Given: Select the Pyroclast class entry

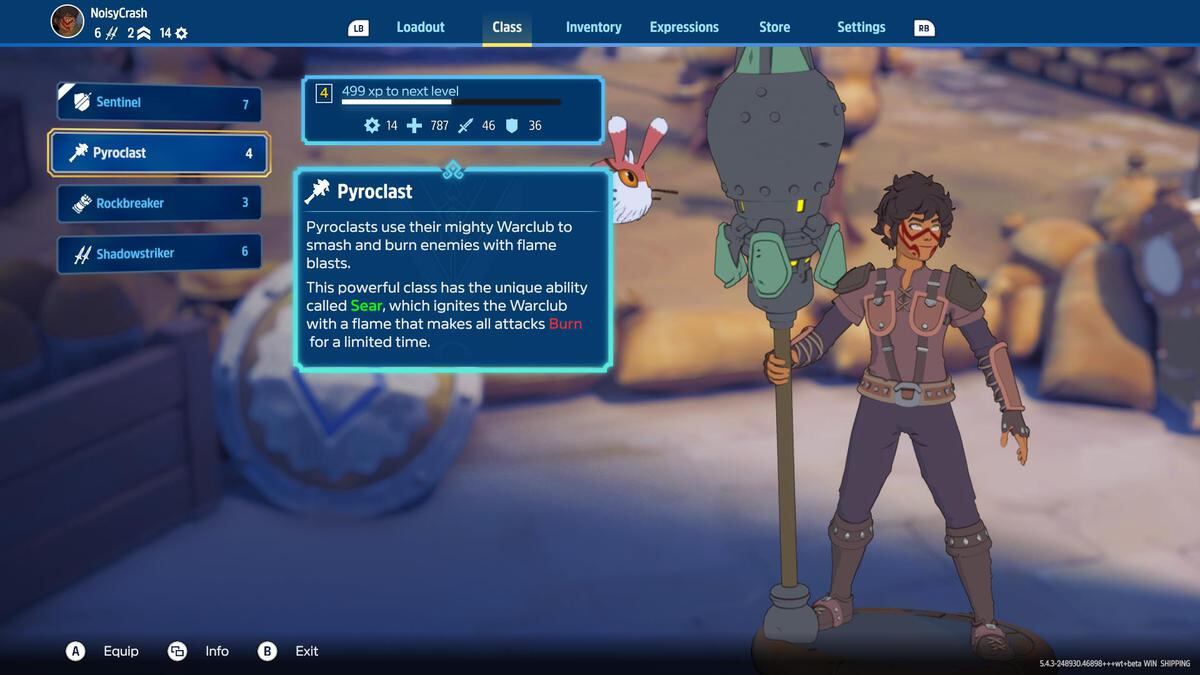Looking at the screenshot, I should pyautogui.click(x=160, y=153).
